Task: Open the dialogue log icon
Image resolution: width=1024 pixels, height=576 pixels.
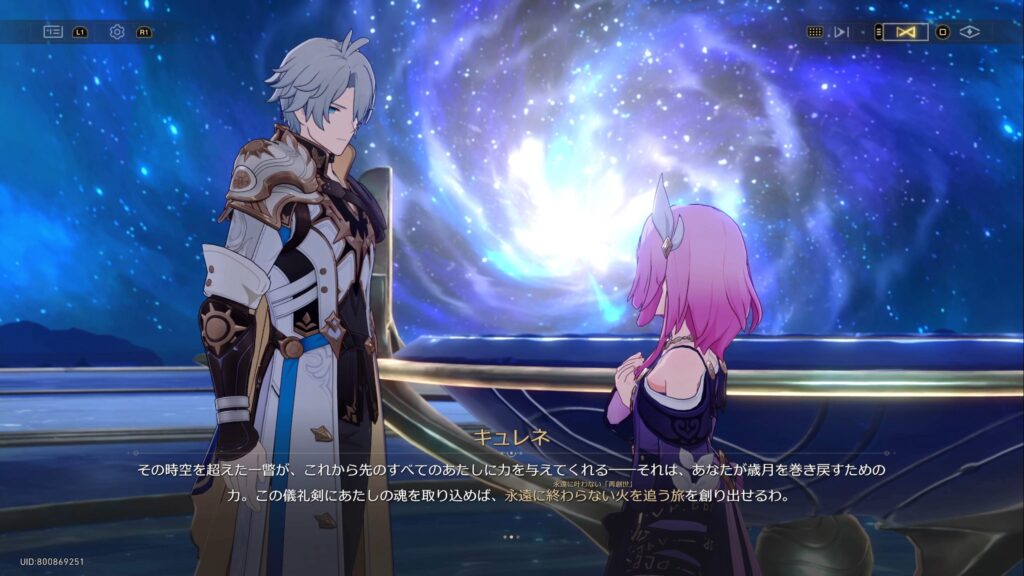Action: 53,32
